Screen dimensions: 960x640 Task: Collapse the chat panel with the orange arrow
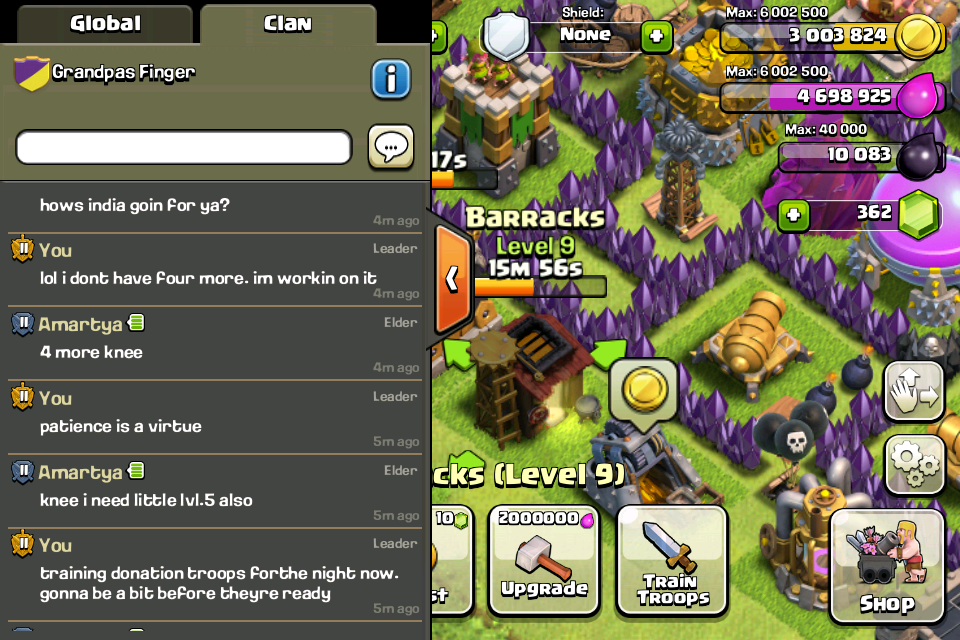click(452, 277)
